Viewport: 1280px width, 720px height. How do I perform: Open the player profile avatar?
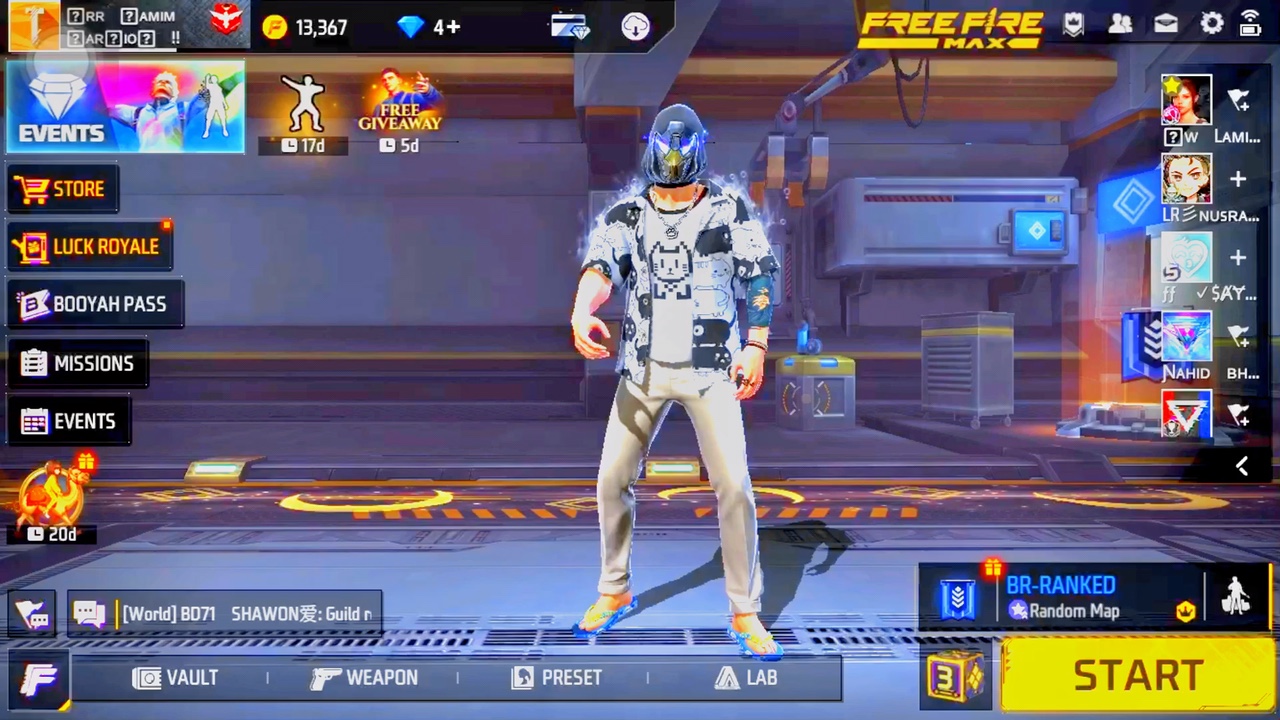click(33, 26)
